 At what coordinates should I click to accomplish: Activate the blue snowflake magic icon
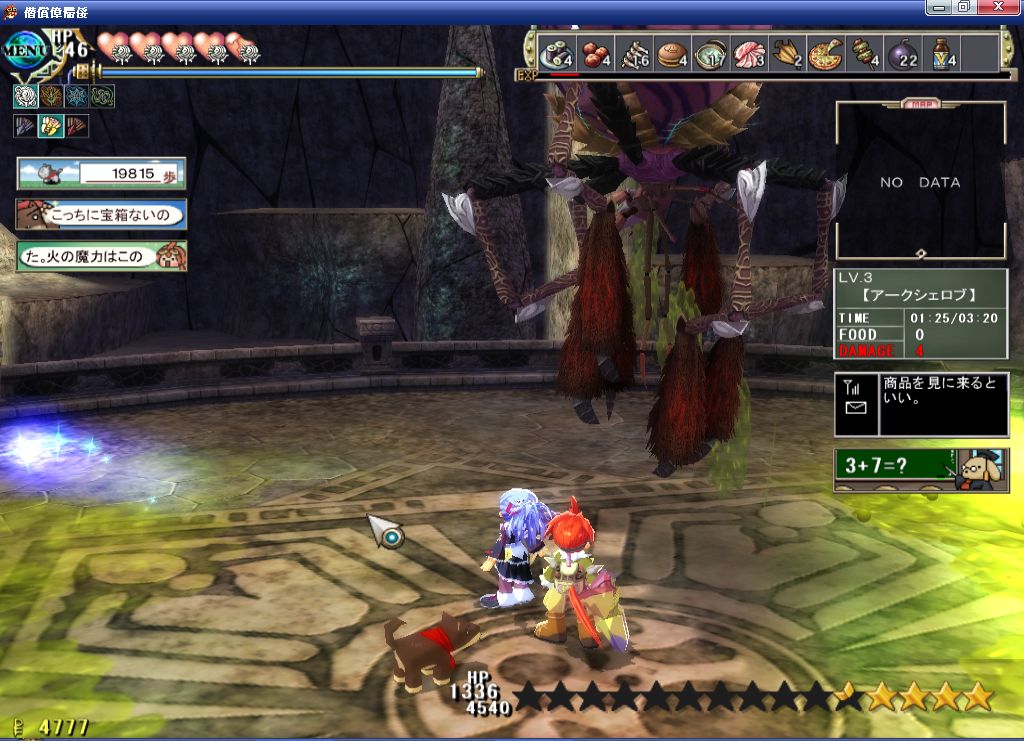click(77, 96)
